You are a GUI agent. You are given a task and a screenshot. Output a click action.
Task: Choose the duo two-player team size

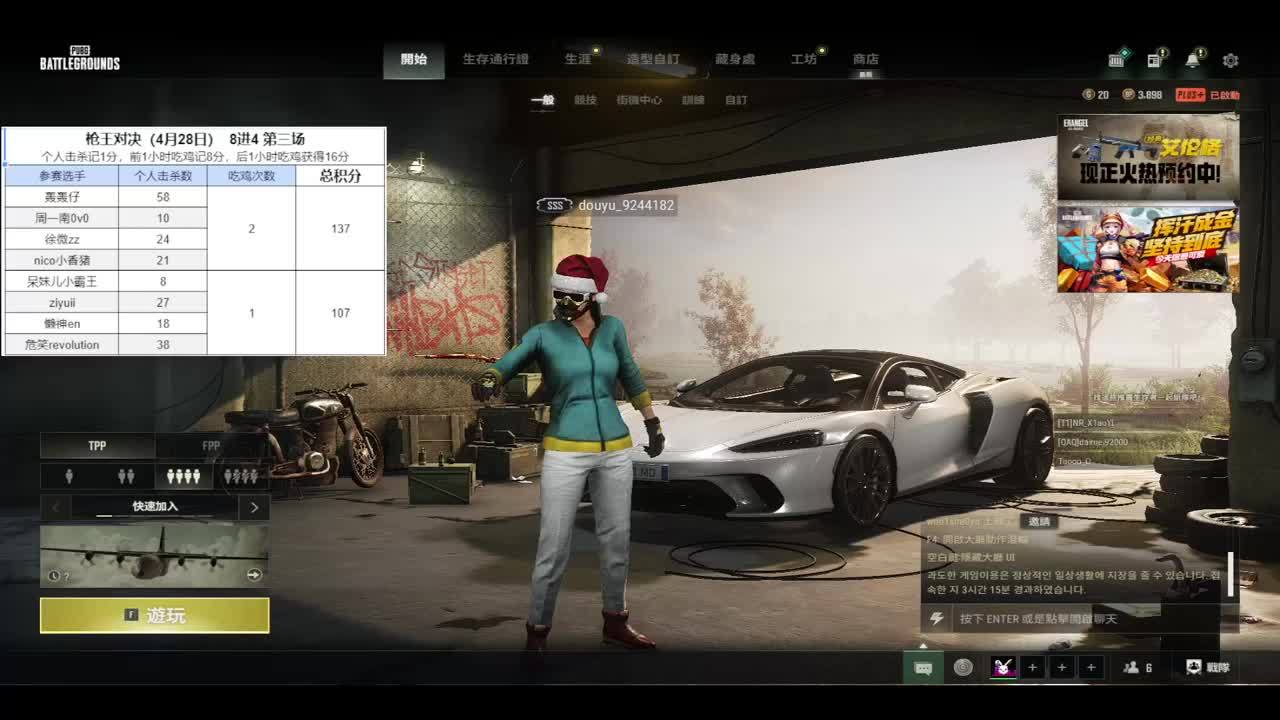pyautogui.click(x=126, y=476)
